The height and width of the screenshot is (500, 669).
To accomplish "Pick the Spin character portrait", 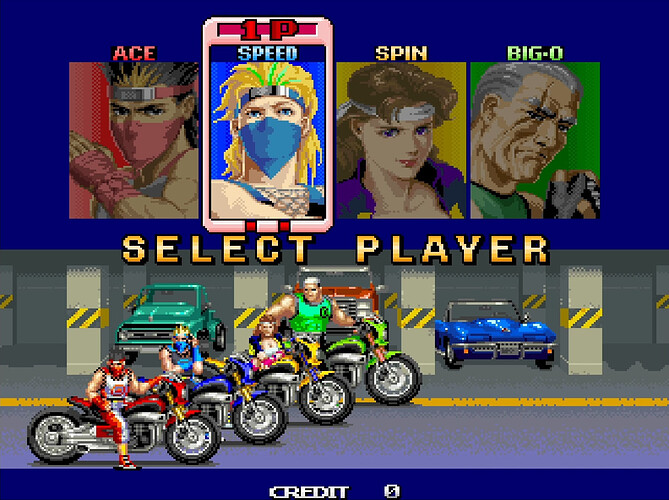I will [x=400, y=140].
